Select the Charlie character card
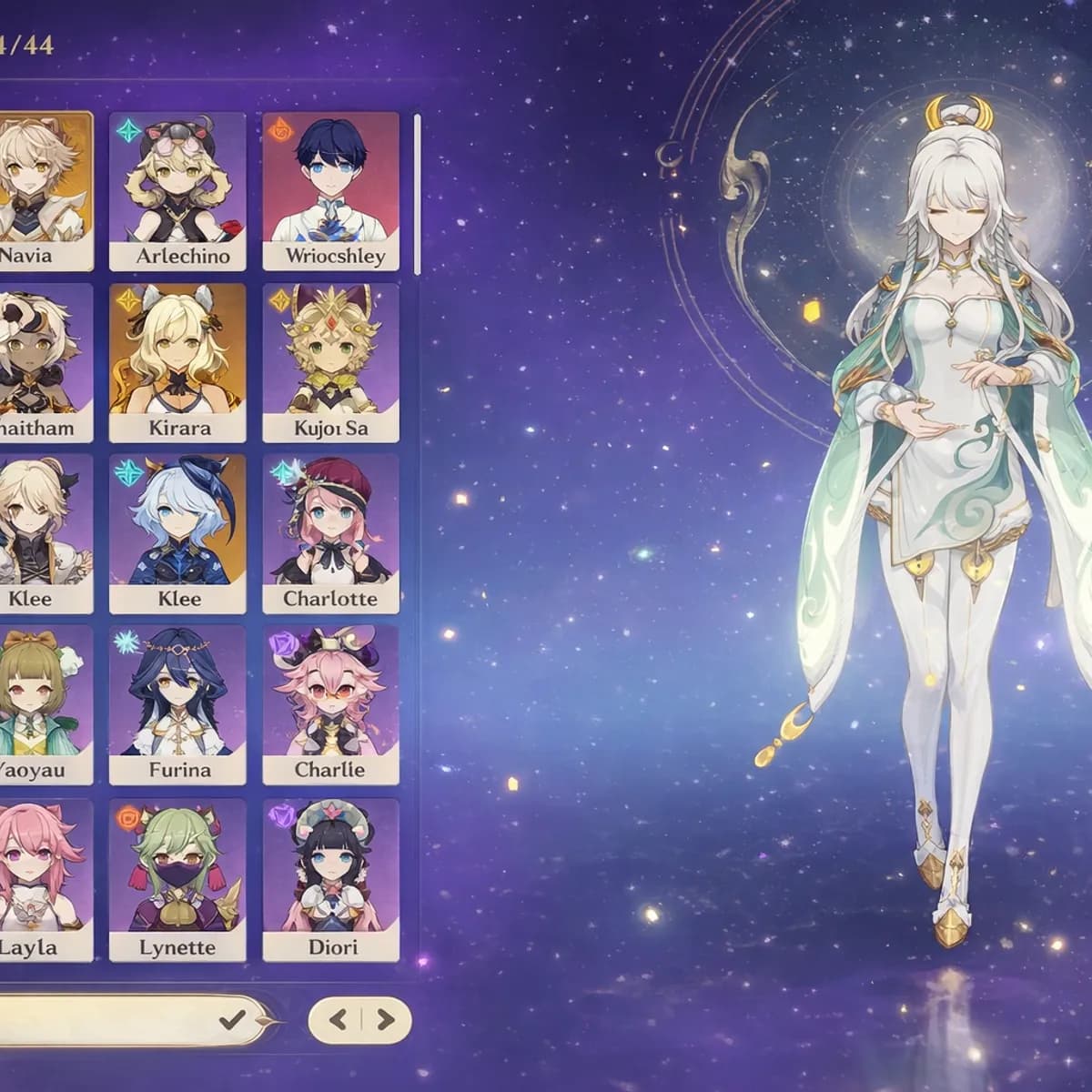 330,704
